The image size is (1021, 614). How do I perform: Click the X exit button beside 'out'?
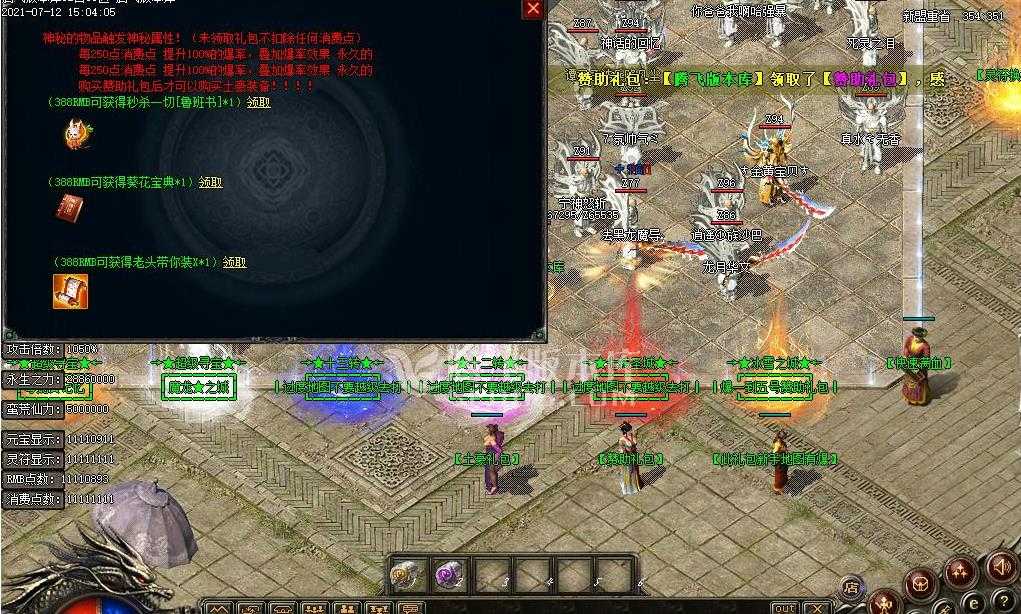817,608
